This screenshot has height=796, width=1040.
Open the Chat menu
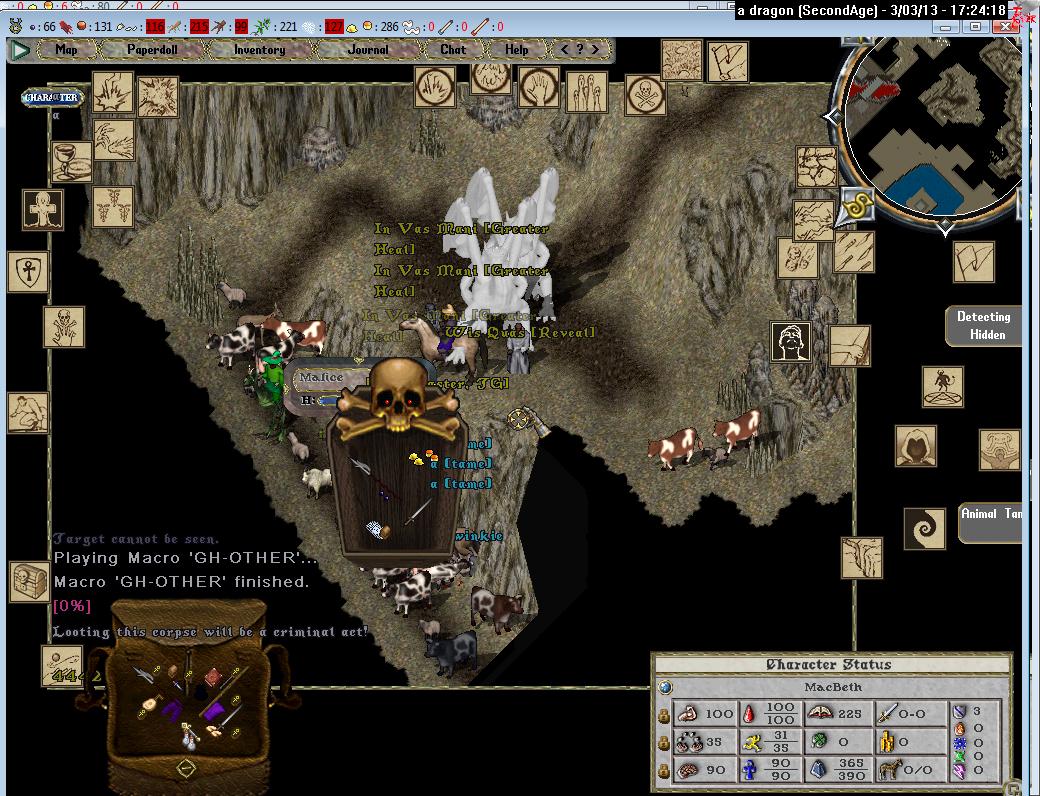click(x=453, y=49)
